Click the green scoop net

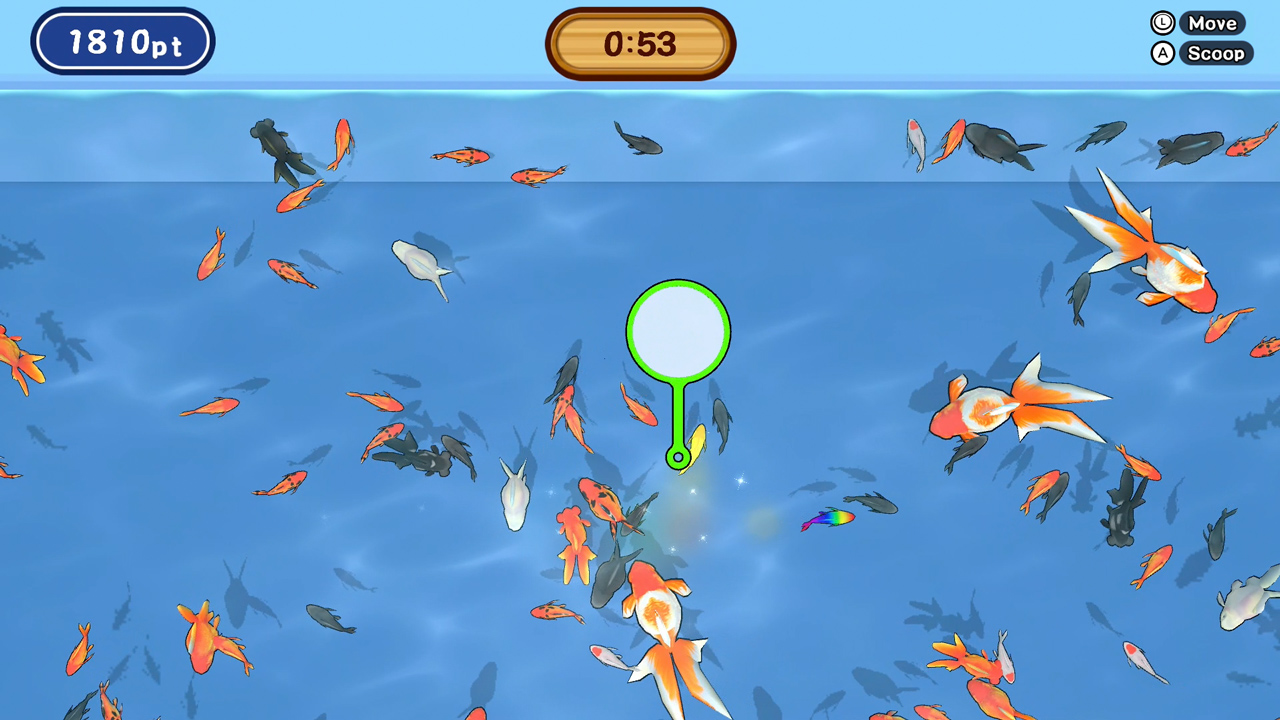(x=678, y=330)
